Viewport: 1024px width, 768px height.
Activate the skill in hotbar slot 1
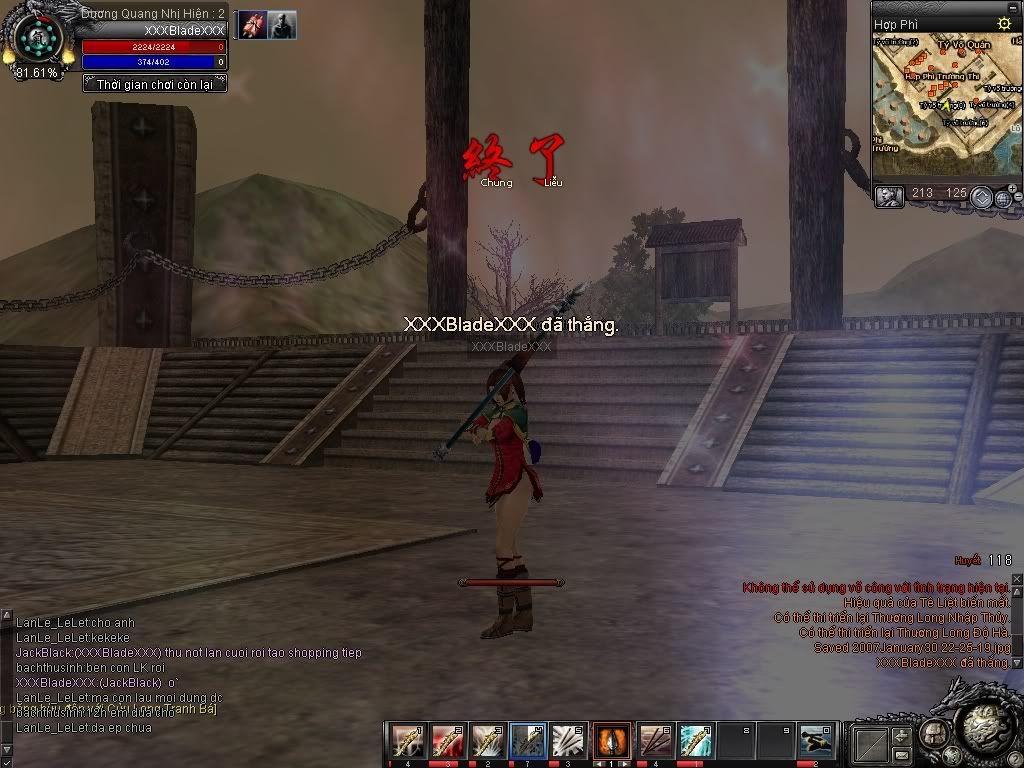pyautogui.click(x=407, y=741)
